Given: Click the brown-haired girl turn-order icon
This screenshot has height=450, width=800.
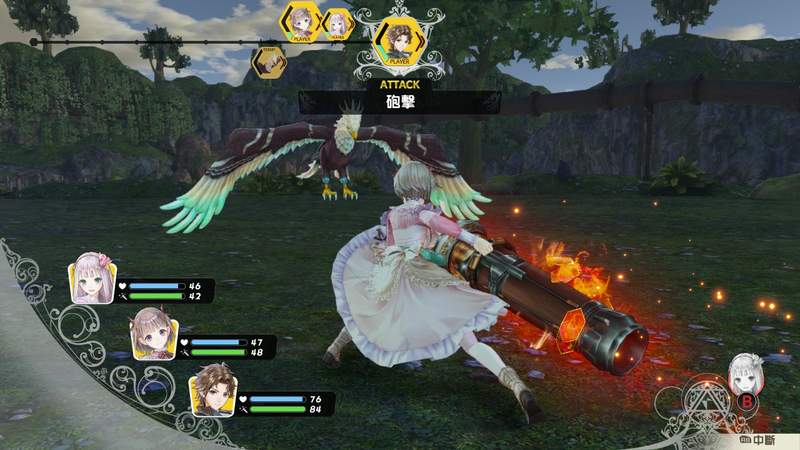Looking at the screenshot, I should pos(300,21).
